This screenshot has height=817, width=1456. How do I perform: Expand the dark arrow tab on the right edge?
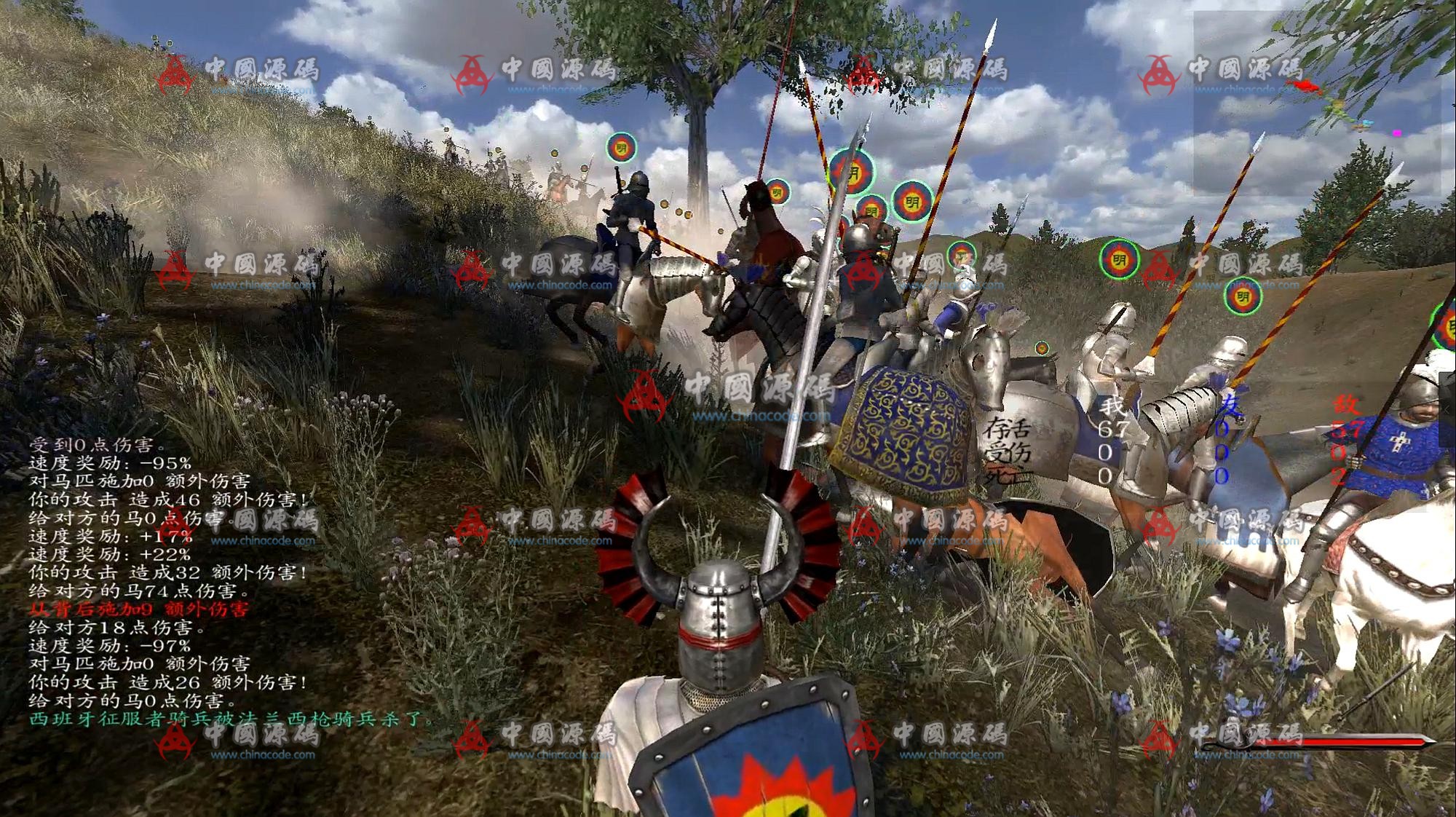tap(1447, 408)
